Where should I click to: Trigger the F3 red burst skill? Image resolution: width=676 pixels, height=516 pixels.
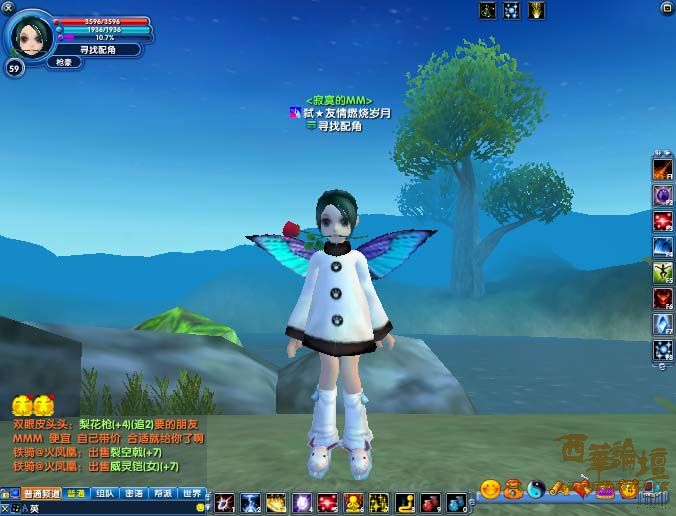point(663,220)
